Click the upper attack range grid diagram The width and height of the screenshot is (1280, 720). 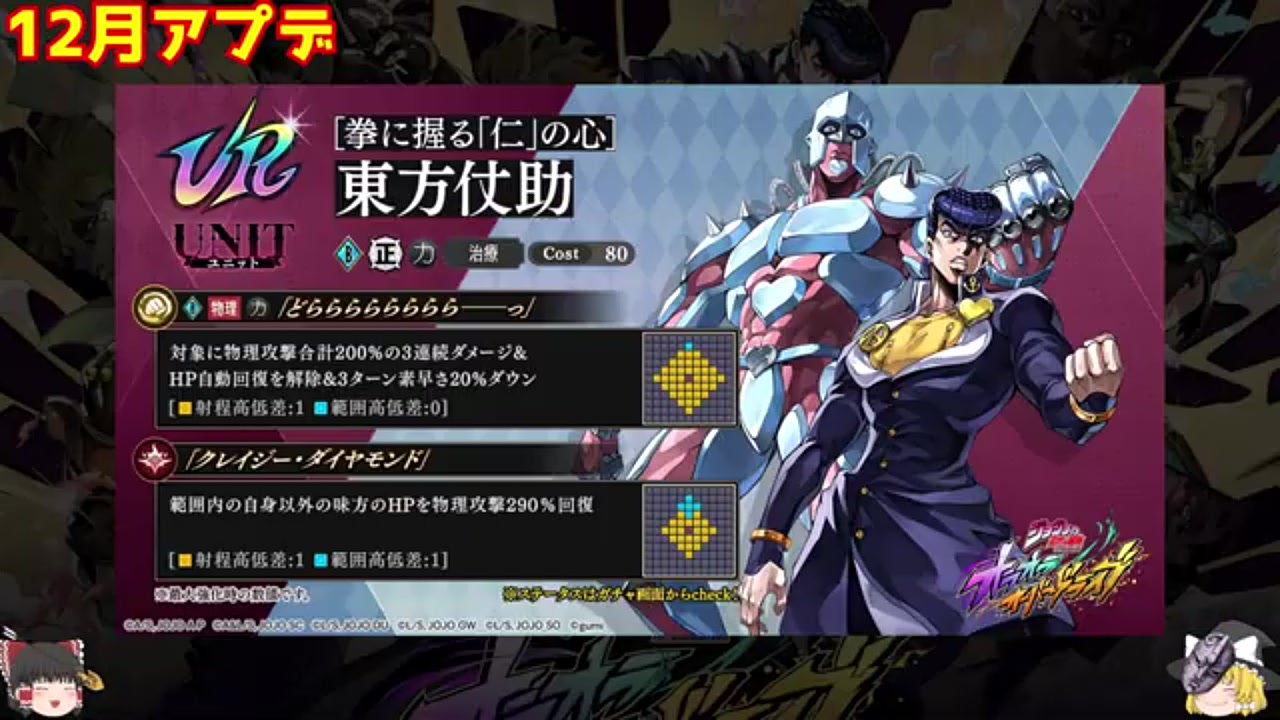pos(688,377)
